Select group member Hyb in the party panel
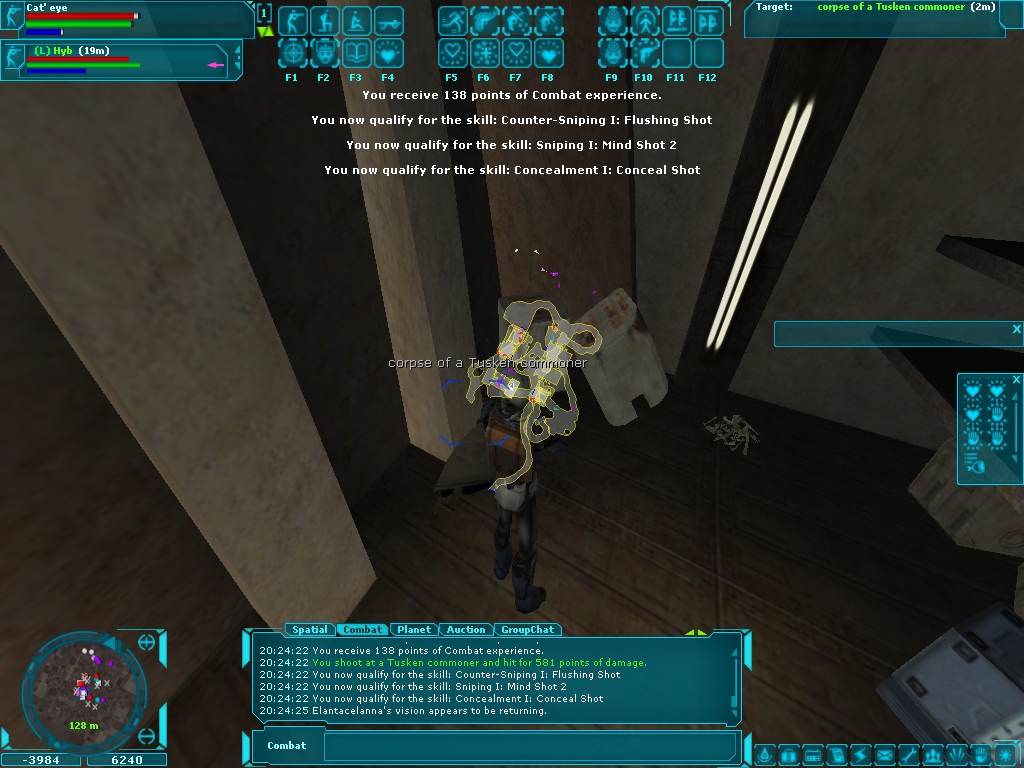The height and width of the screenshot is (768, 1024). pyautogui.click(x=120, y=59)
